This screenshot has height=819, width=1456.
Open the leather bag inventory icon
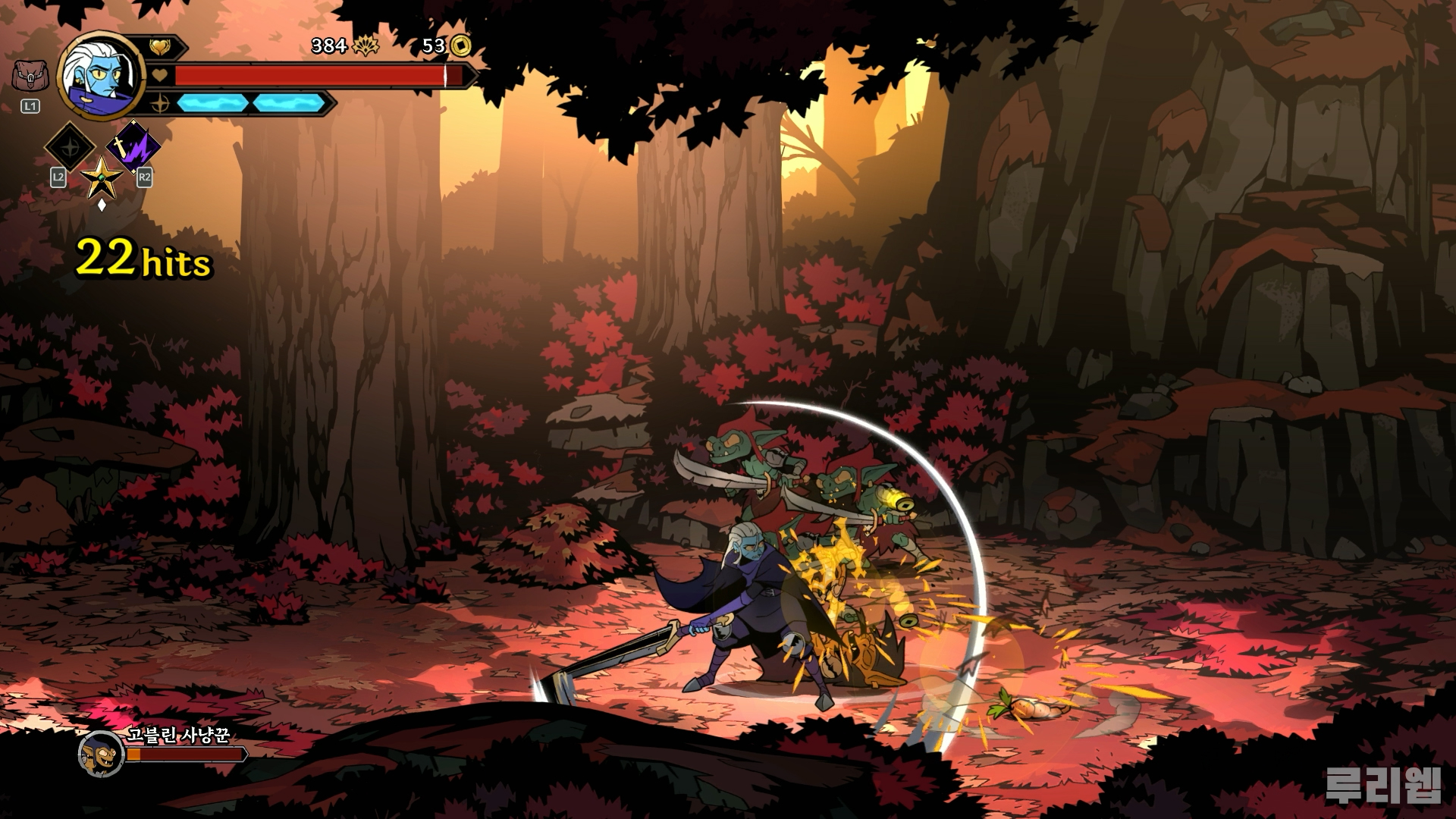click(30, 77)
